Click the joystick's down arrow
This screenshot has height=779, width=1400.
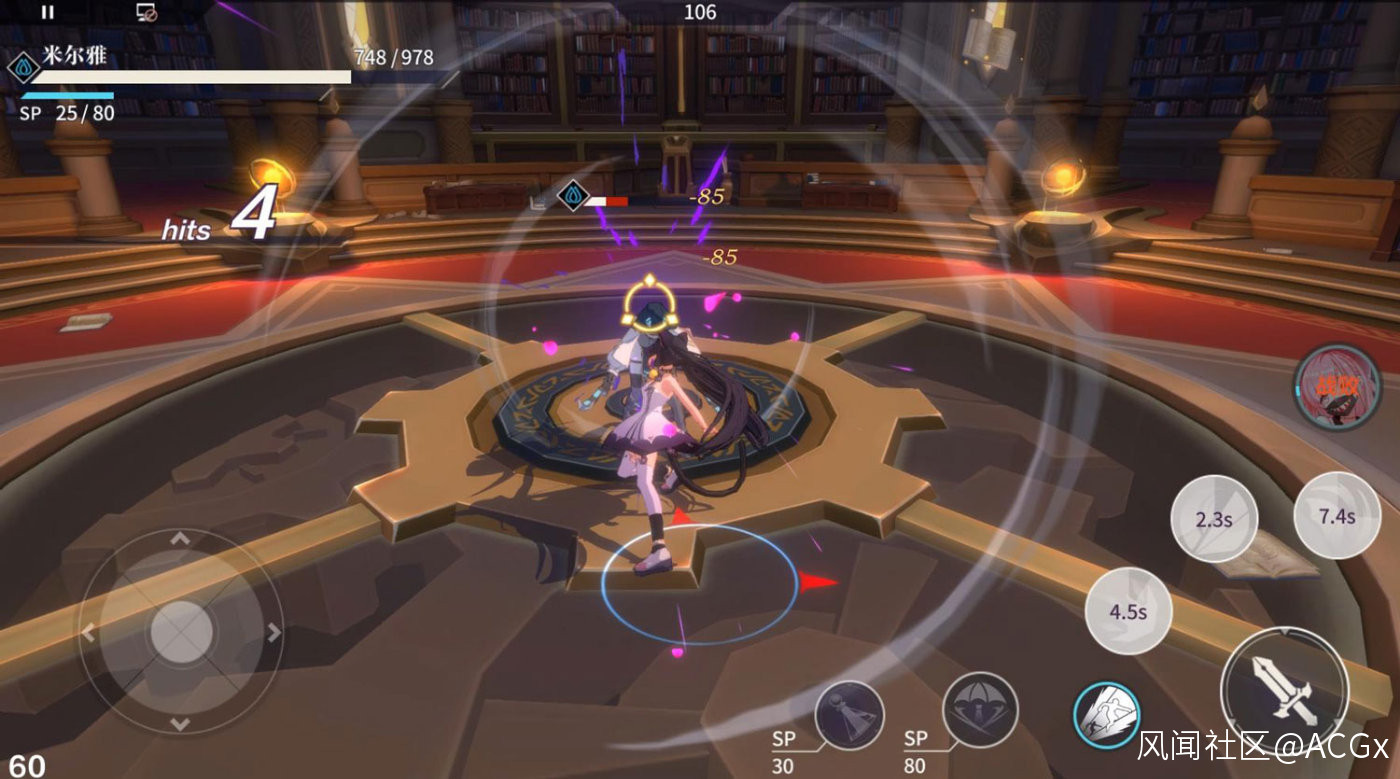tap(180, 724)
